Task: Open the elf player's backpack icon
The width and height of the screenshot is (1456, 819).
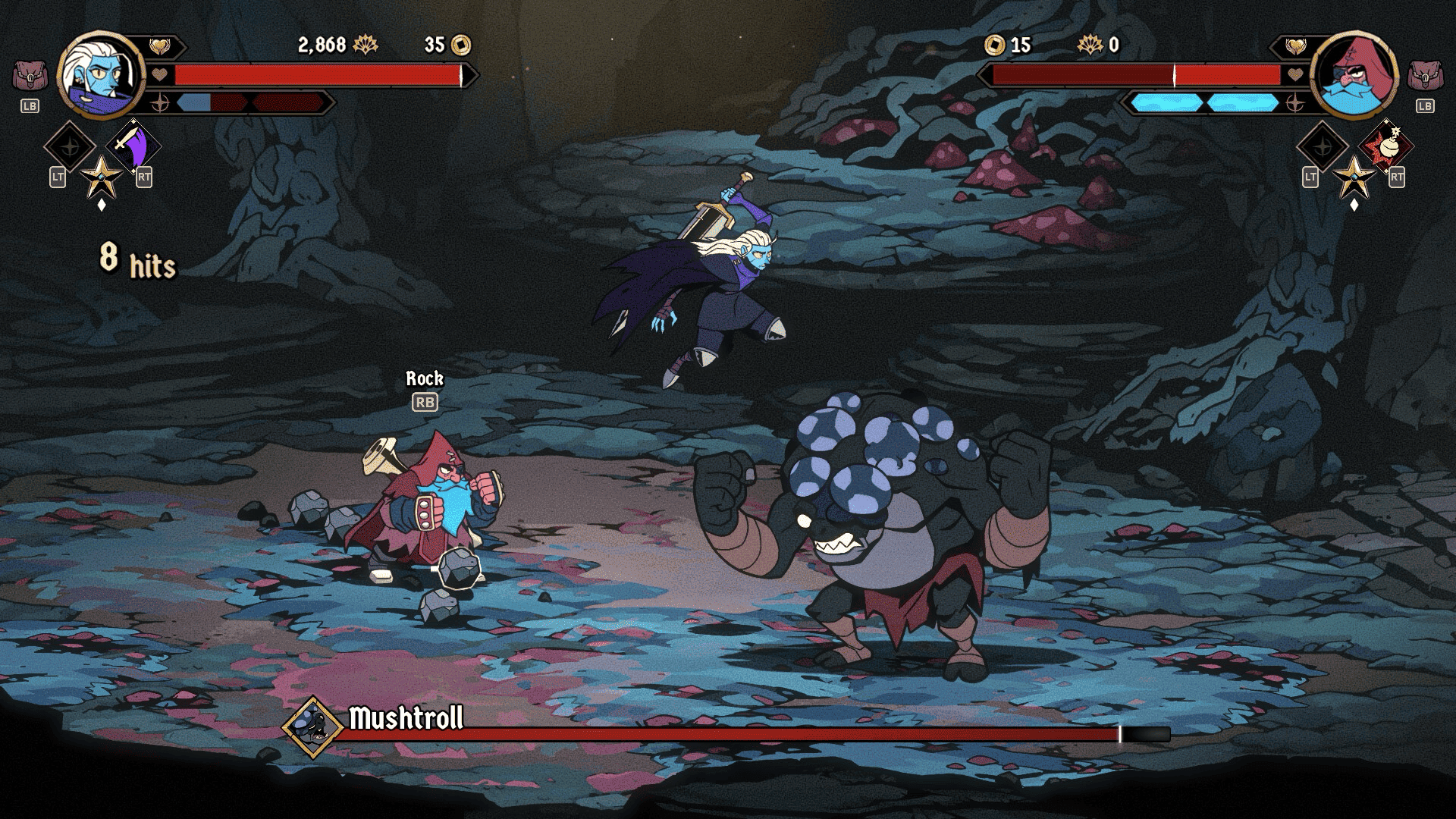Action: point(30,77)
